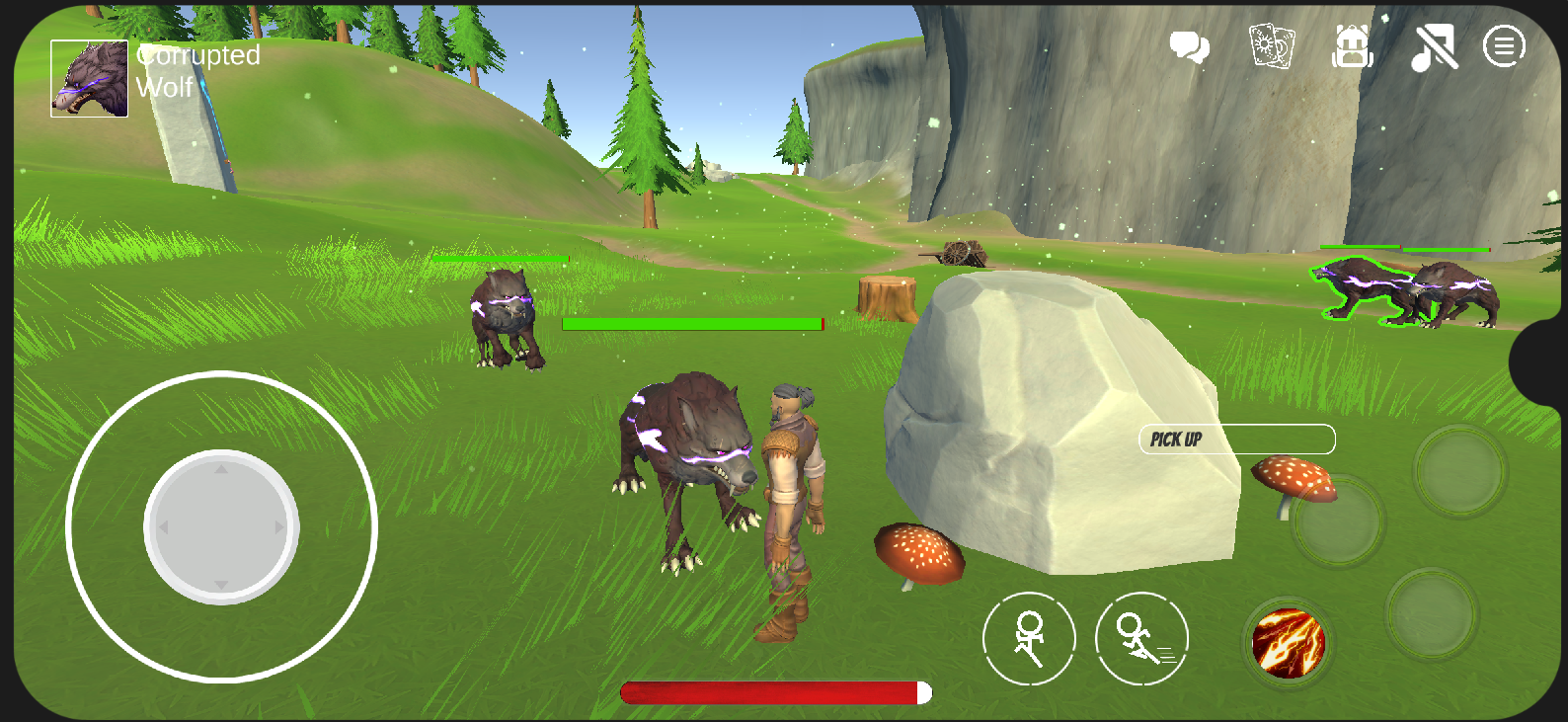Tap the PICK UP button
This screenshot has width=1568, height=722.
(x=1236, y=440)
